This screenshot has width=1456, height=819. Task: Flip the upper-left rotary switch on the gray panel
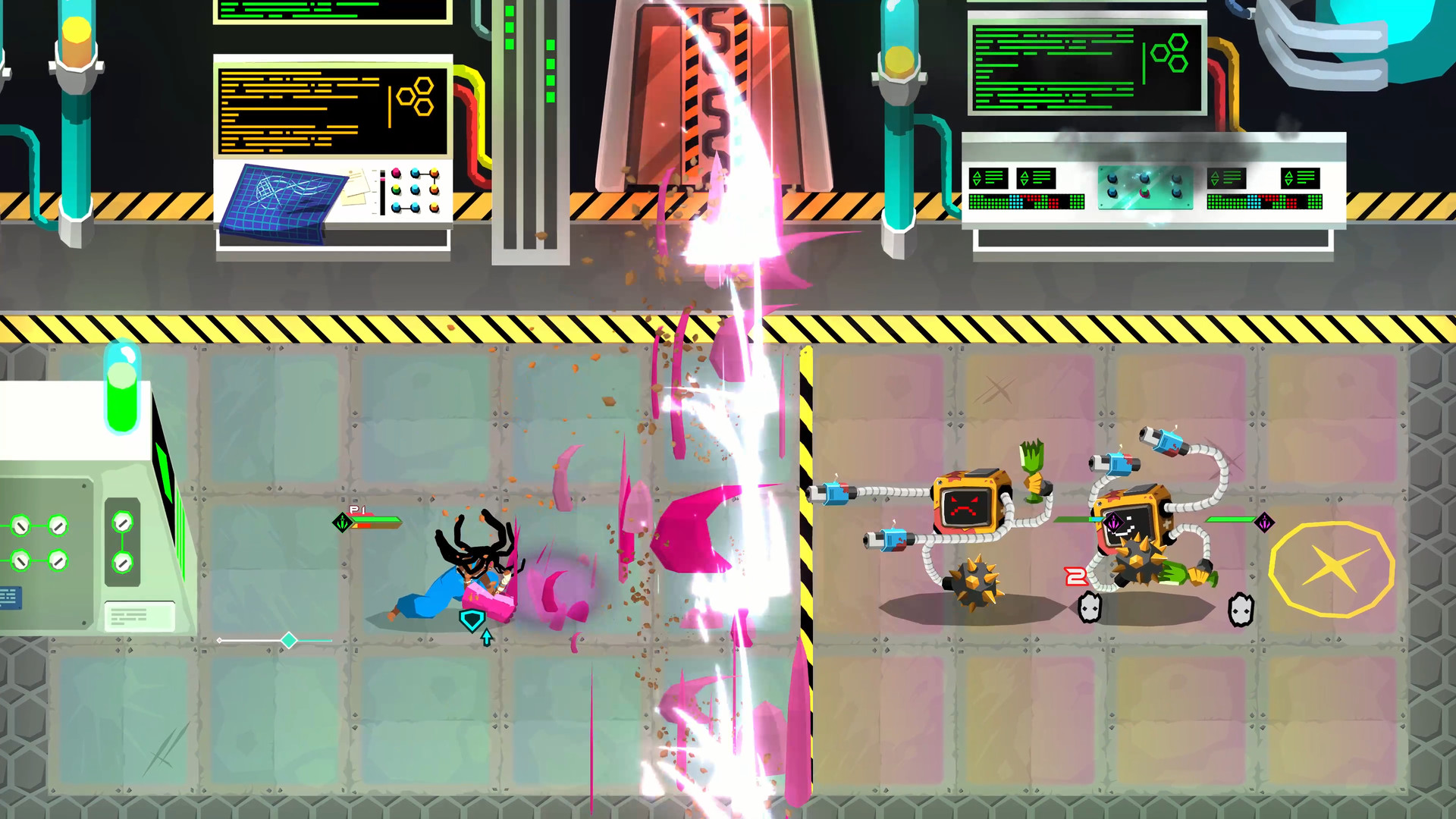coord(21,526)
